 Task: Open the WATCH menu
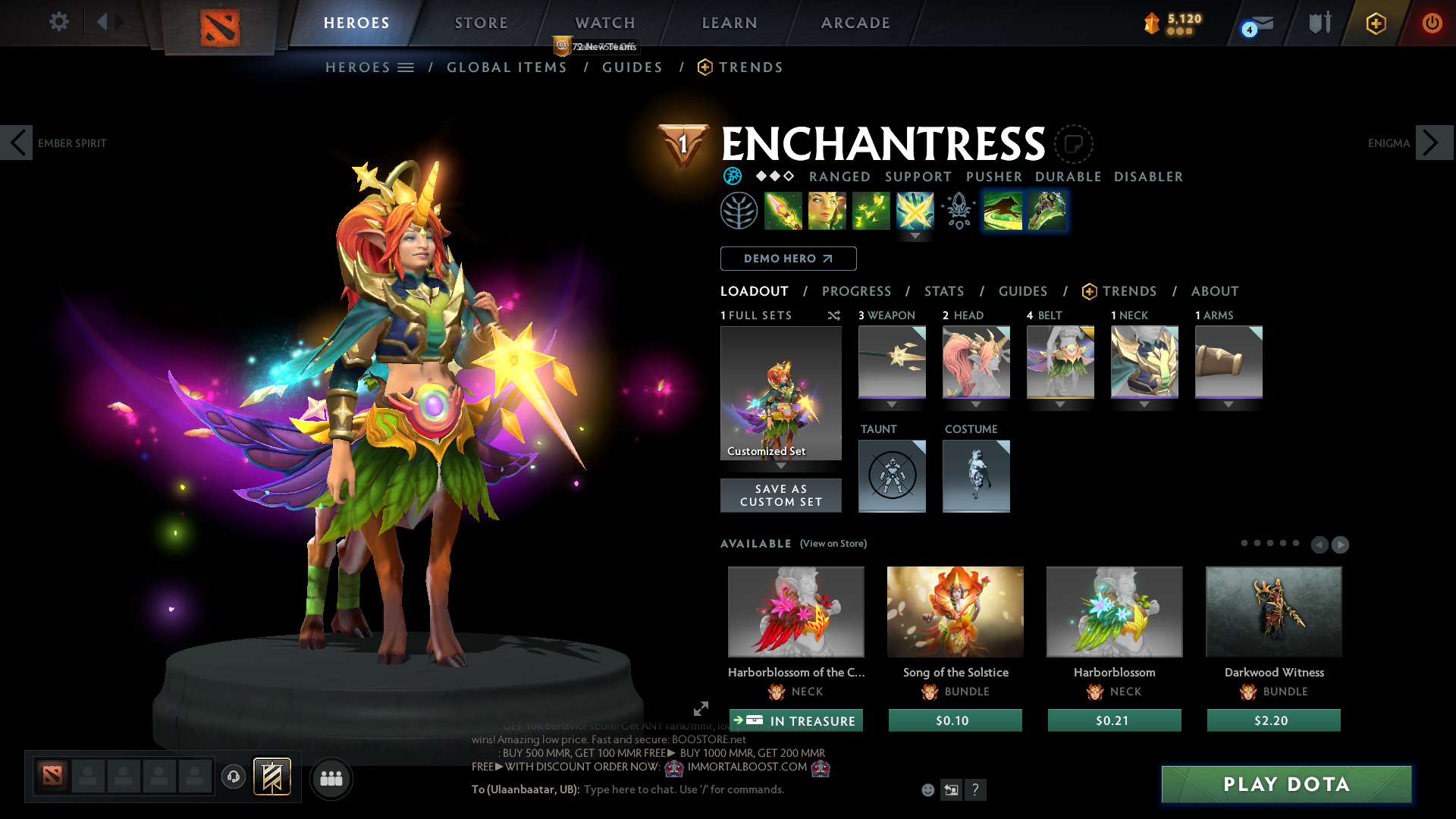pyautogui.click(x=604, y=23)
